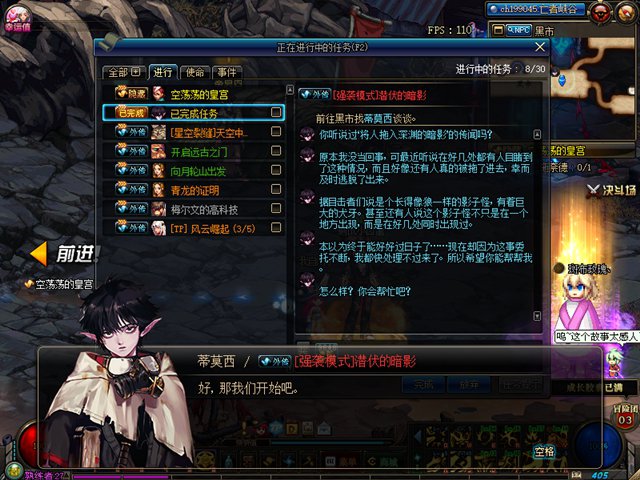Click the 空格 dialogue continue button

click(544, 452)
